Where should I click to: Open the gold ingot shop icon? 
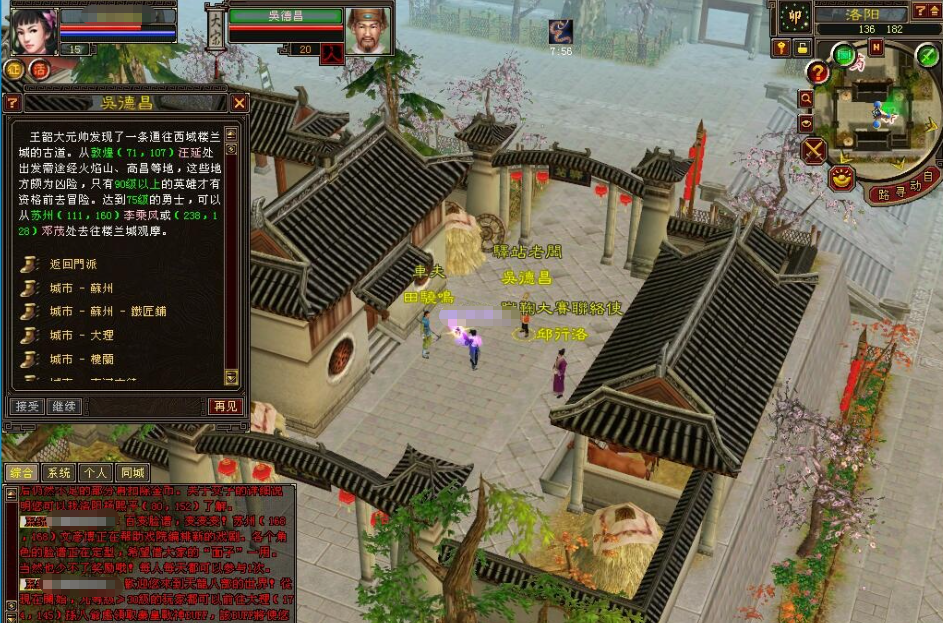[842, 178]
